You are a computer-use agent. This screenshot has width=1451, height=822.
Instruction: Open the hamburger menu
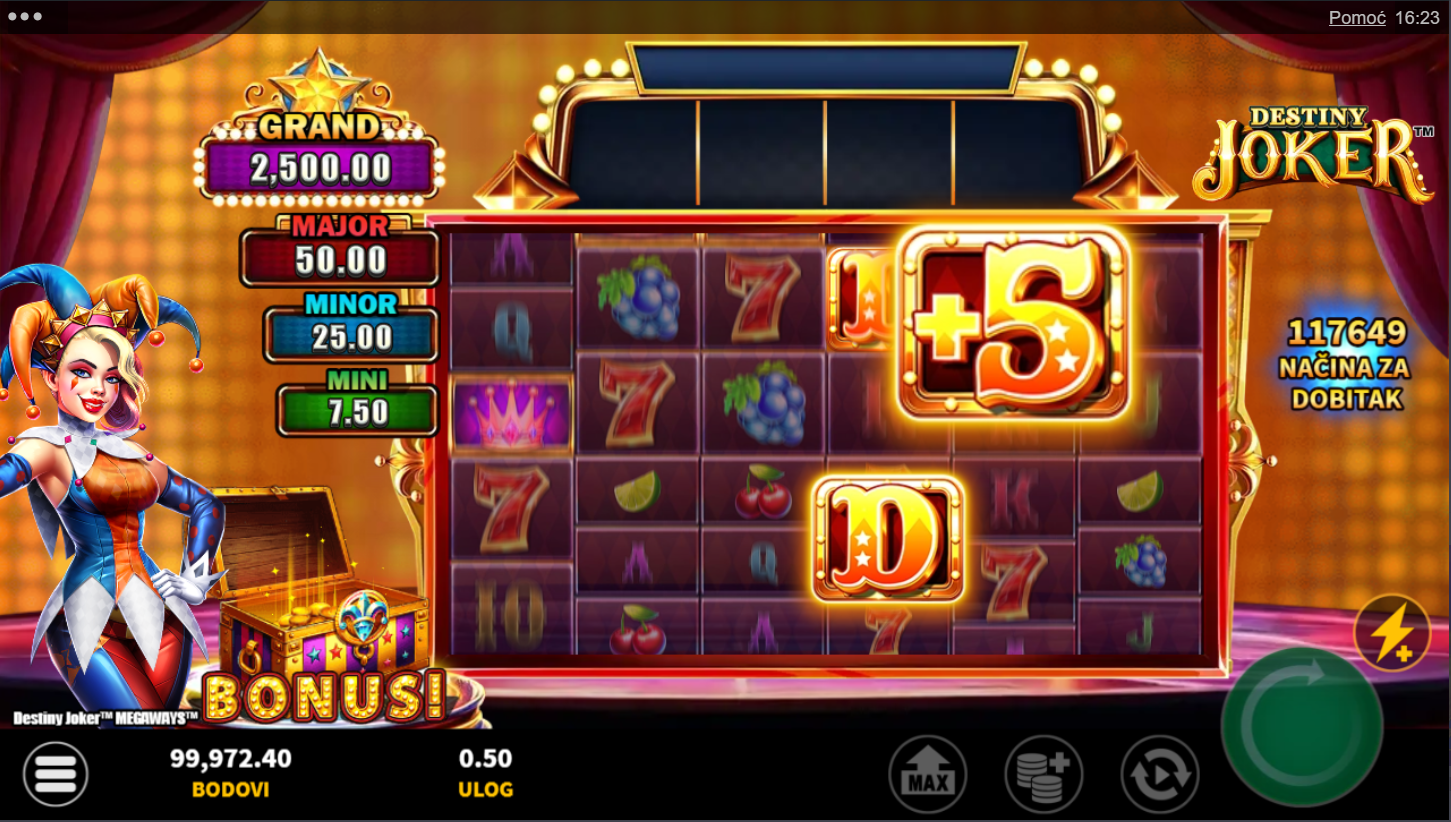coord(56,774)
